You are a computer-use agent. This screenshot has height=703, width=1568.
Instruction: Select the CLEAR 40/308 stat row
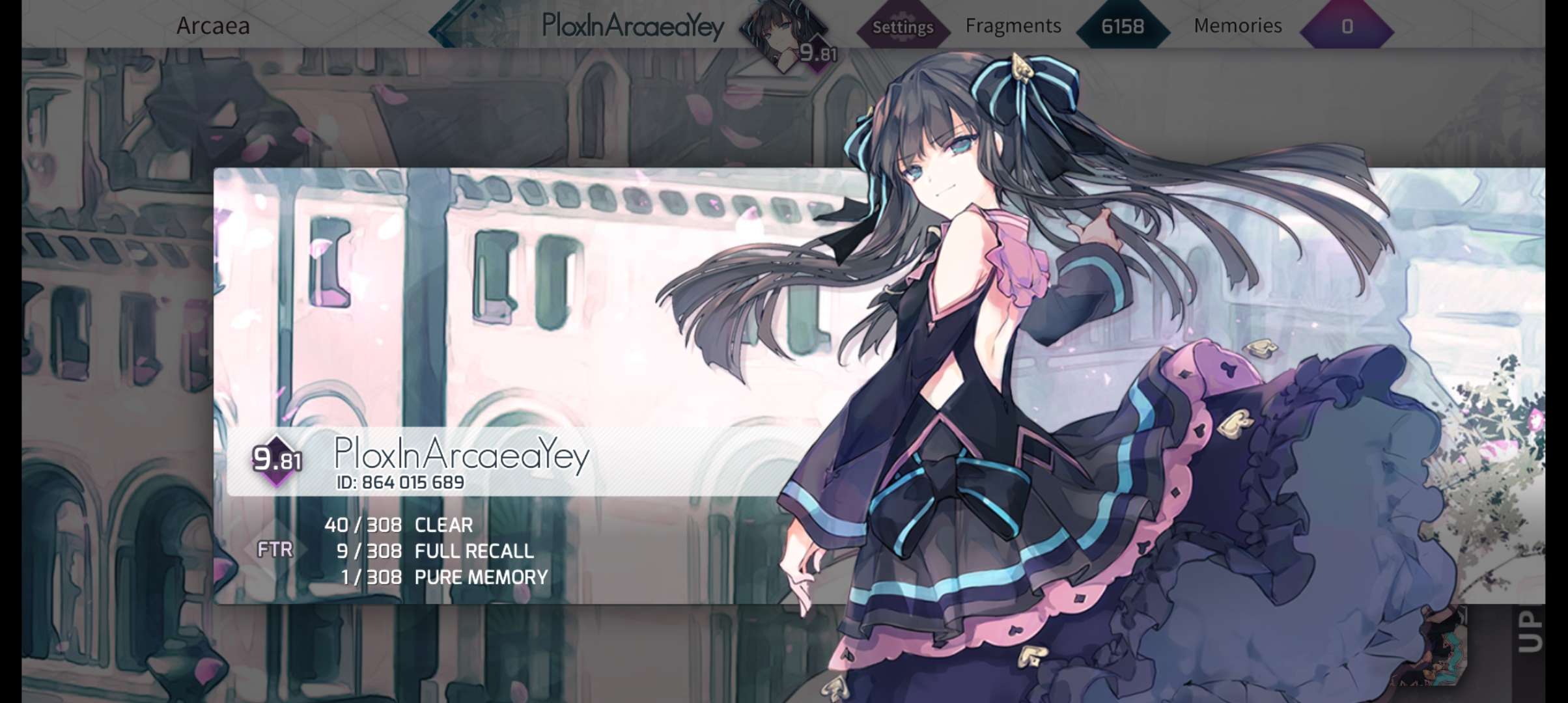(x=399, y=525)
